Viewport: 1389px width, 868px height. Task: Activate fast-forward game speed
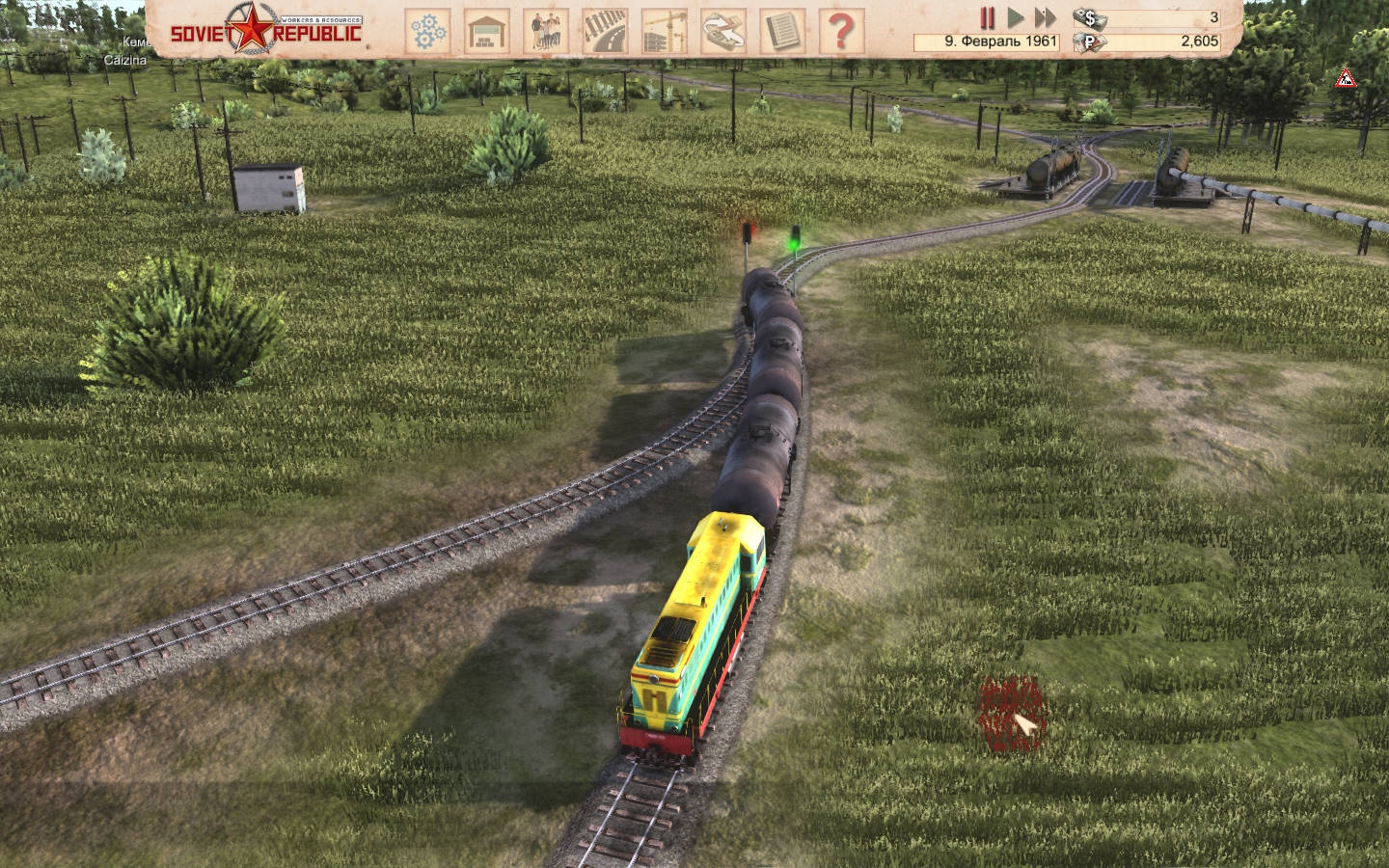click(x=1045, y=17)
